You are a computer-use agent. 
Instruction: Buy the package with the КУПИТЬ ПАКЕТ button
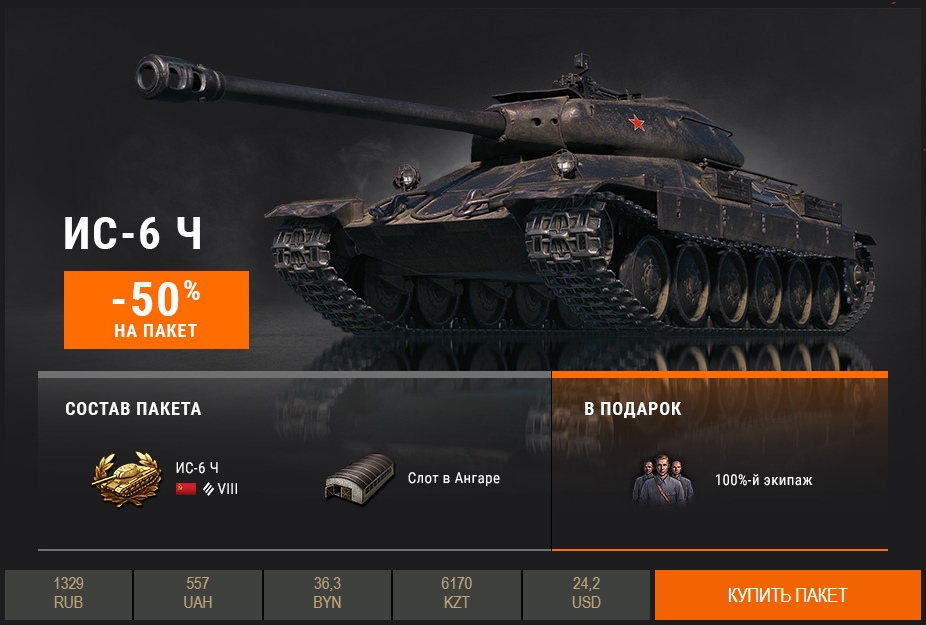(787, 595)
